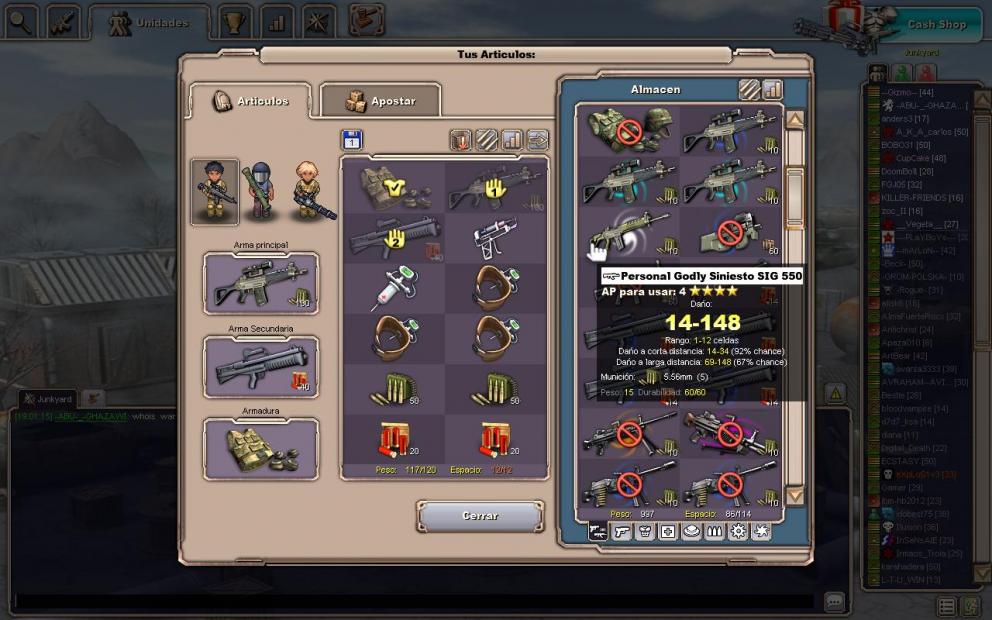Filter storage by medical cross category
The image size is (992, 620).
pos(668,532)
